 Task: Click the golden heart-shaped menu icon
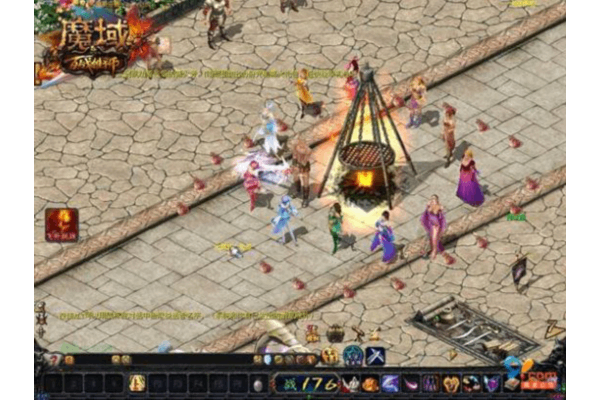[451, 384]
